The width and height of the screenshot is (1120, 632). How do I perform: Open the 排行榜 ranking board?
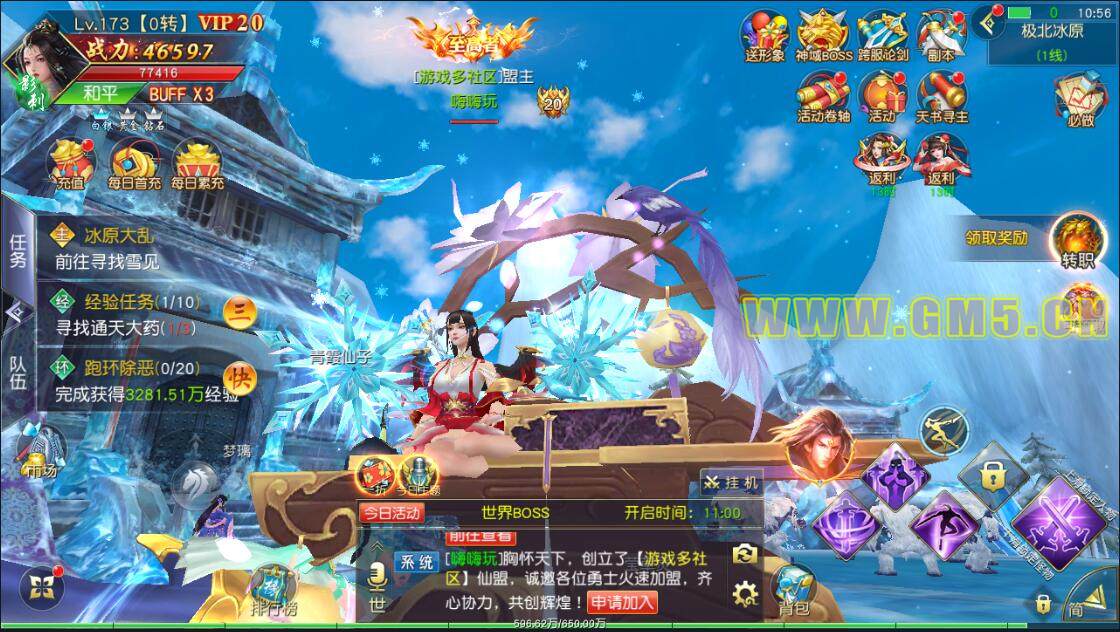coord(268,590)
